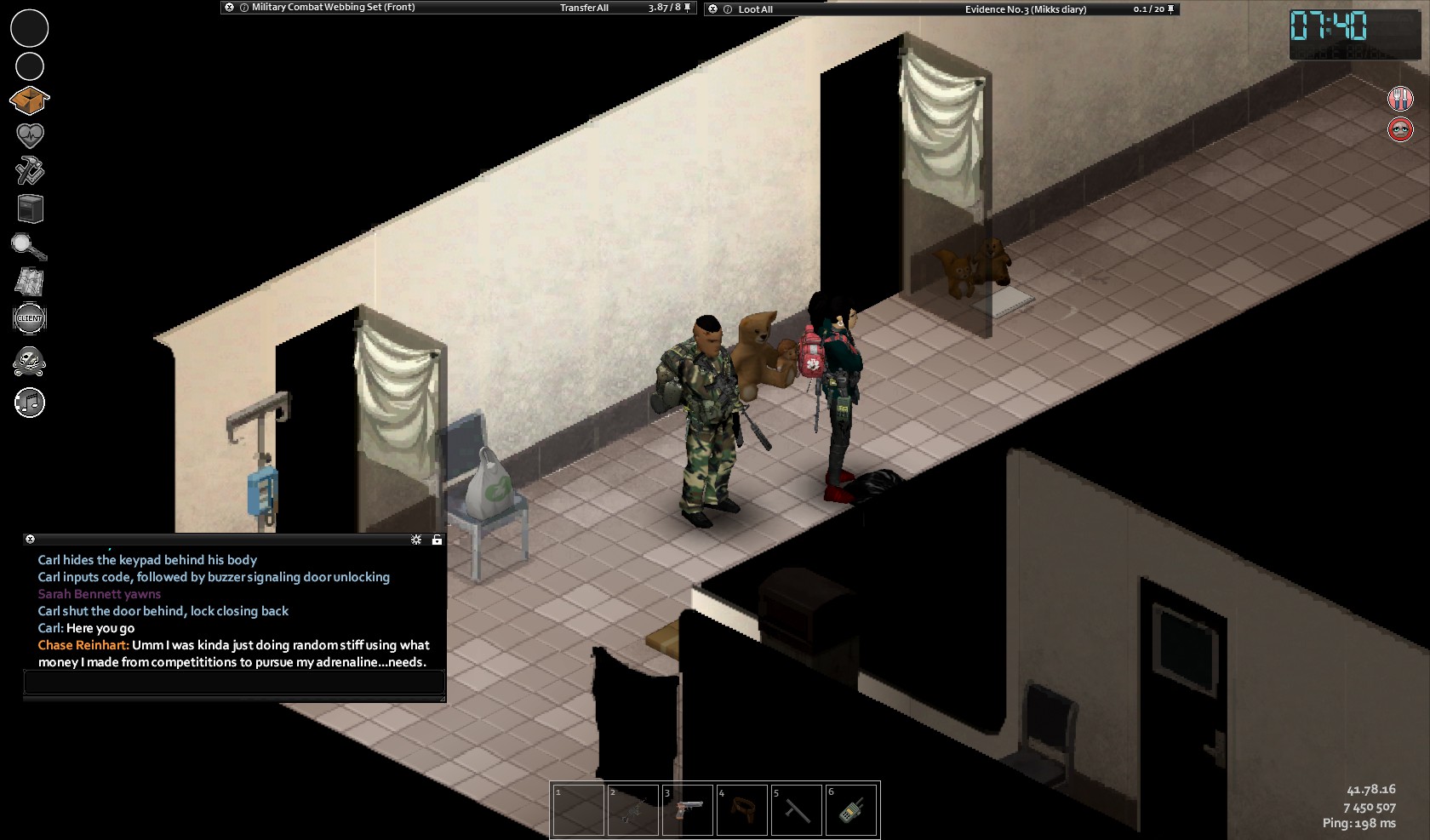Select the pistol in hotbar slot 3

pos(688,809)
